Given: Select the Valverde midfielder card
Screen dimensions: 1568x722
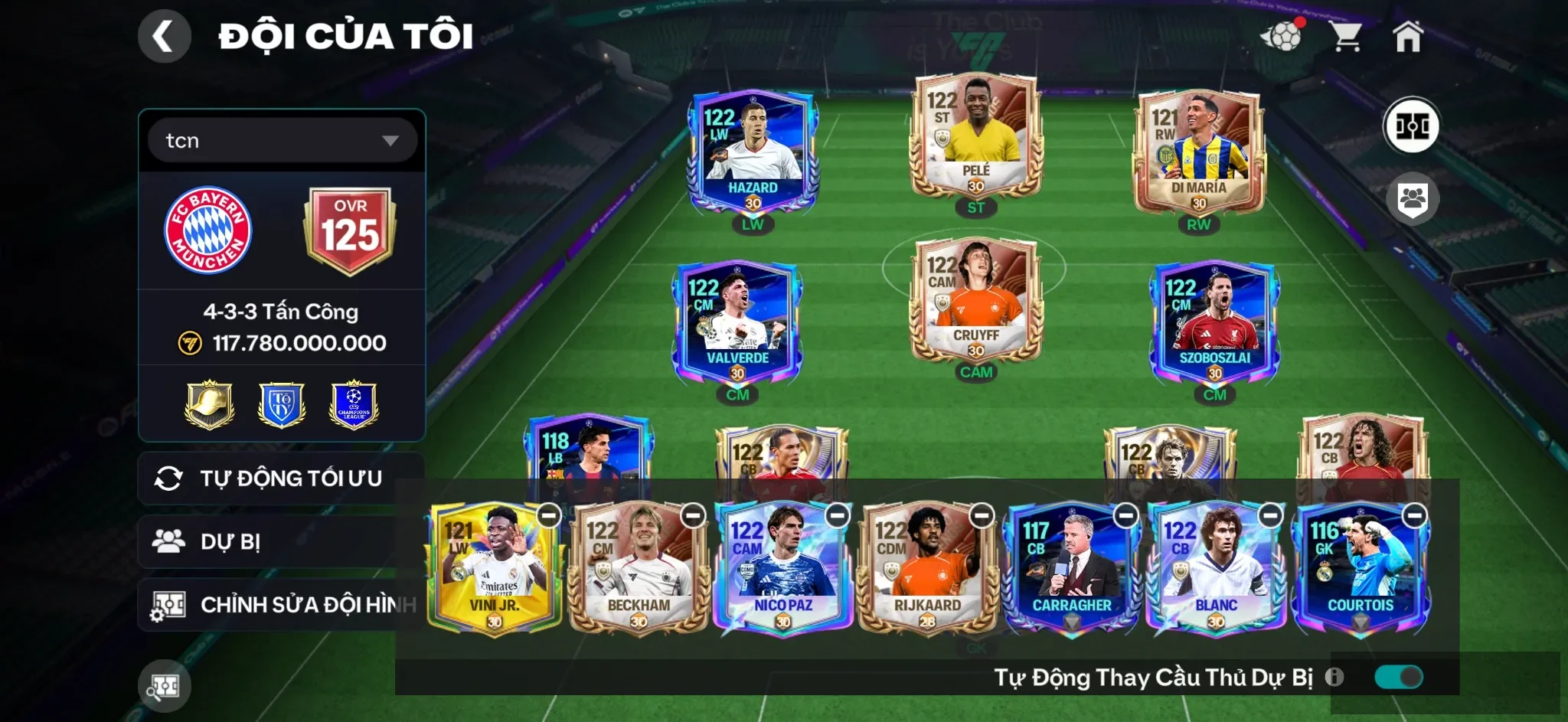Looking at the screenshot, I should click(737, 324).
